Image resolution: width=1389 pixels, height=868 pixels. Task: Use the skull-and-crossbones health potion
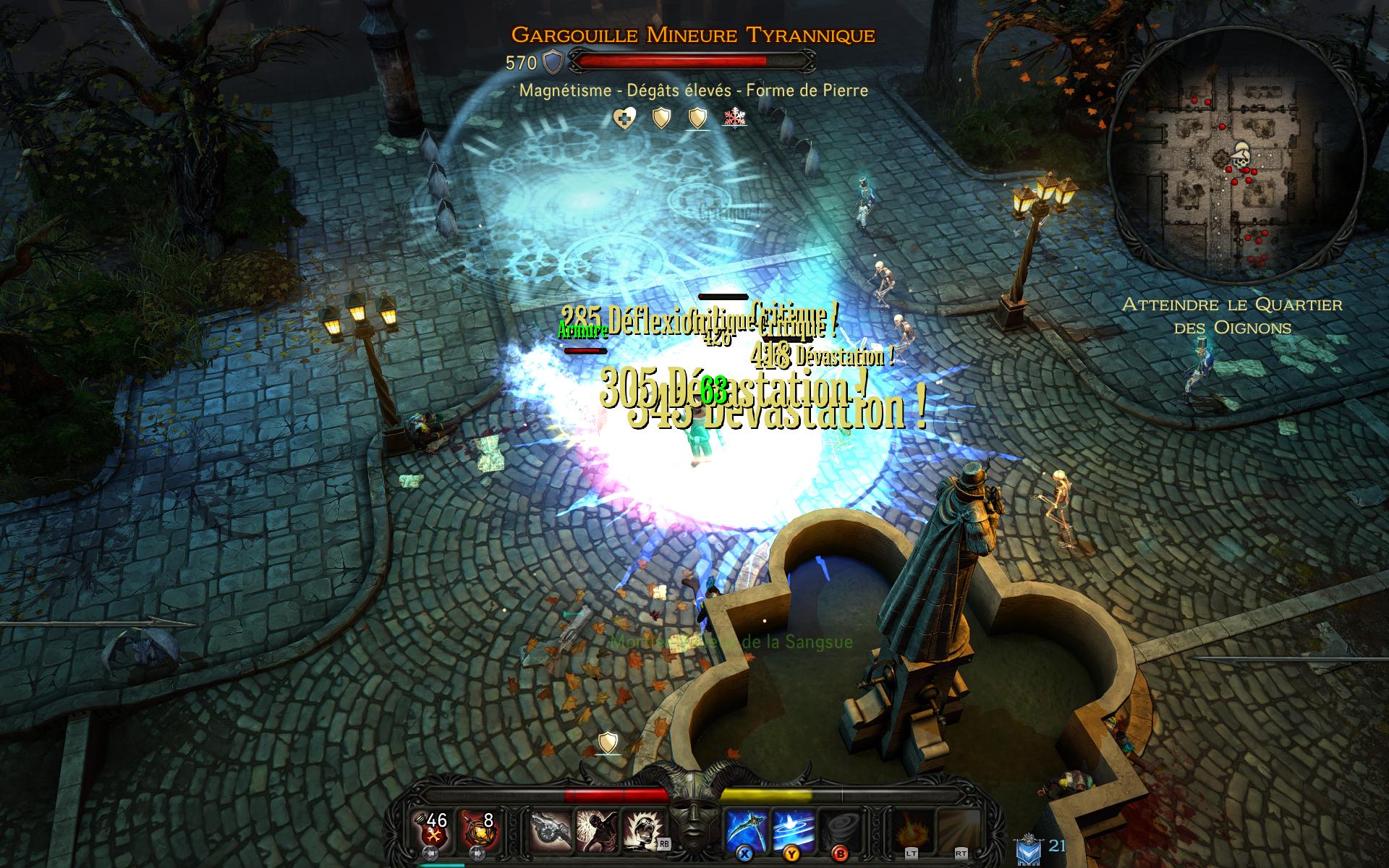pyautogui.click(x=432, y=827)
